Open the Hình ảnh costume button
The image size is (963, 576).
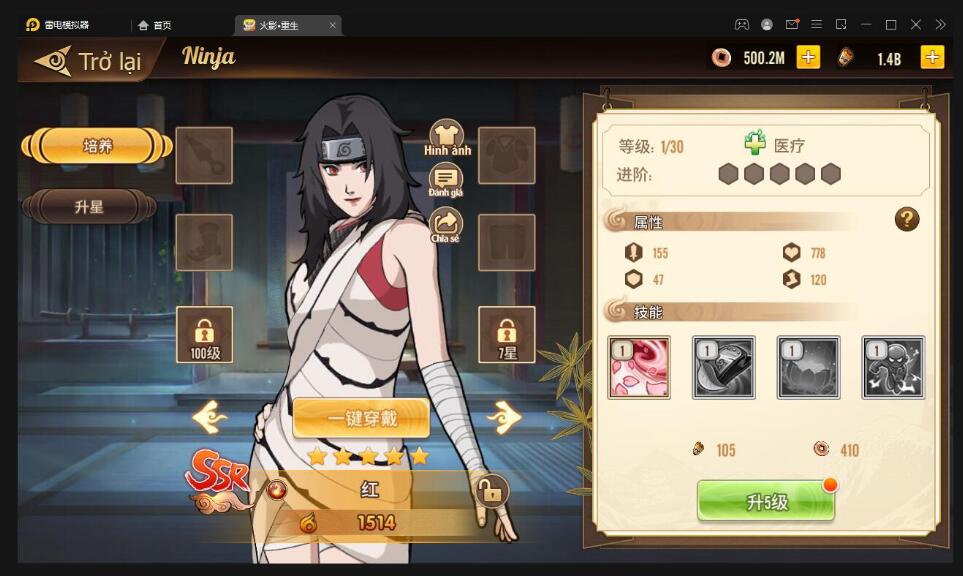pos(447,137)
